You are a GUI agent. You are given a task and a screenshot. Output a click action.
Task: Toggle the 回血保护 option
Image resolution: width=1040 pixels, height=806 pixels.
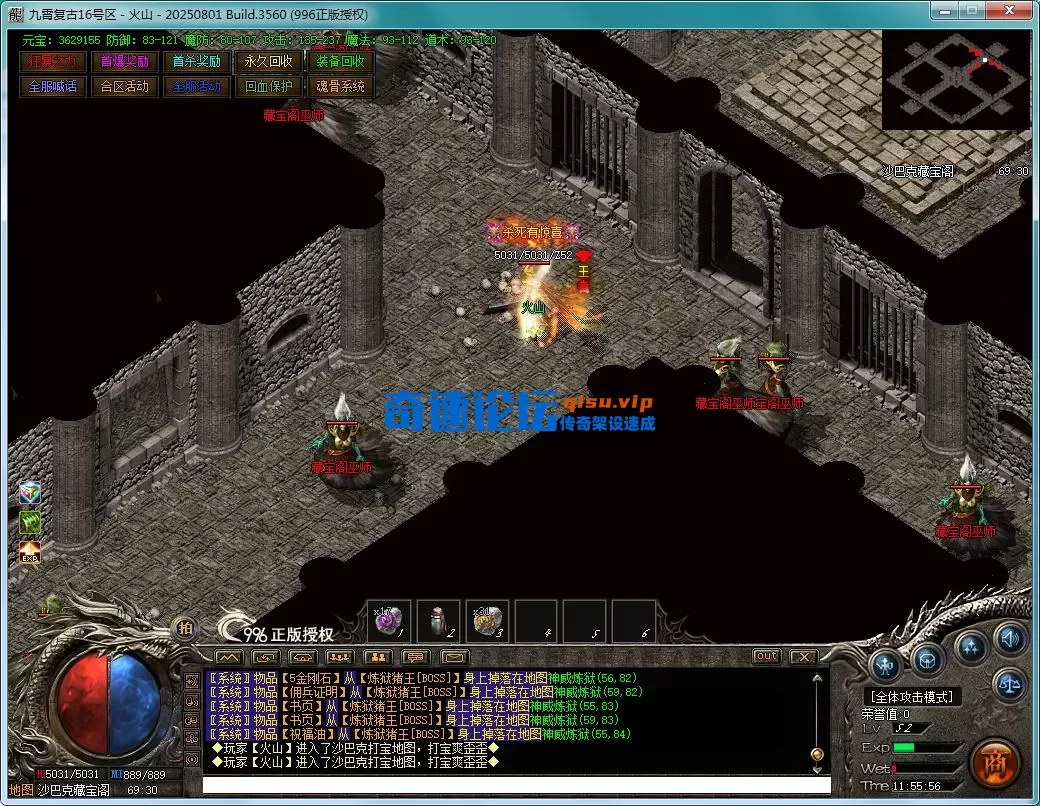pyautogui.click(x=268, y=87)
